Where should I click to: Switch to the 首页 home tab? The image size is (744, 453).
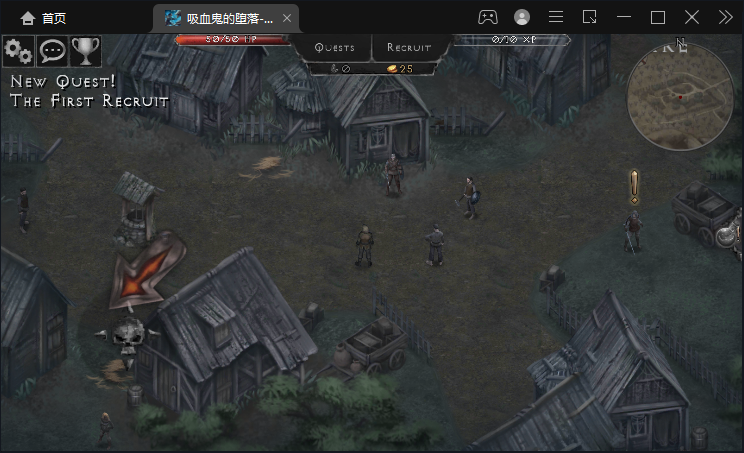tap(43, 17)
